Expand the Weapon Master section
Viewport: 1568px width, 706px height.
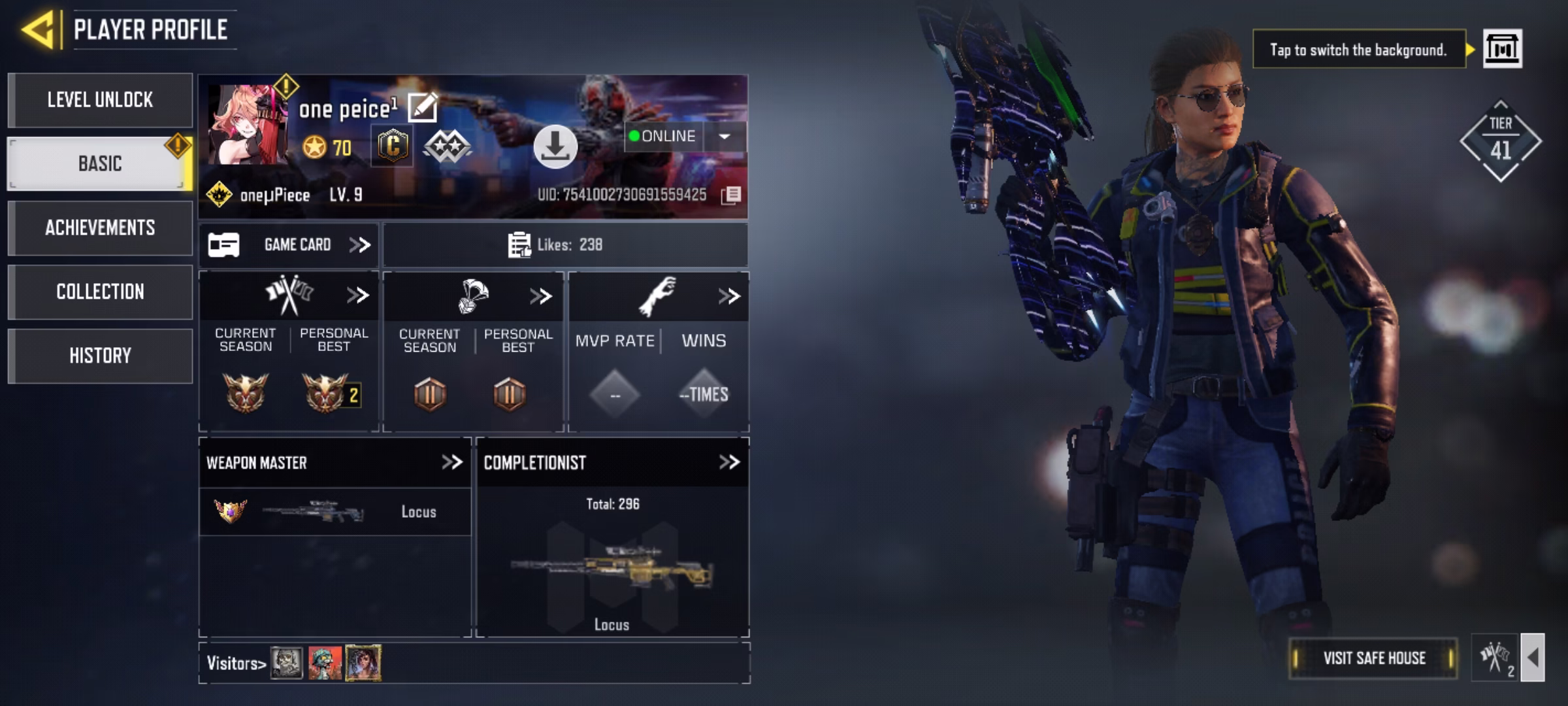[x=451, y=463]
